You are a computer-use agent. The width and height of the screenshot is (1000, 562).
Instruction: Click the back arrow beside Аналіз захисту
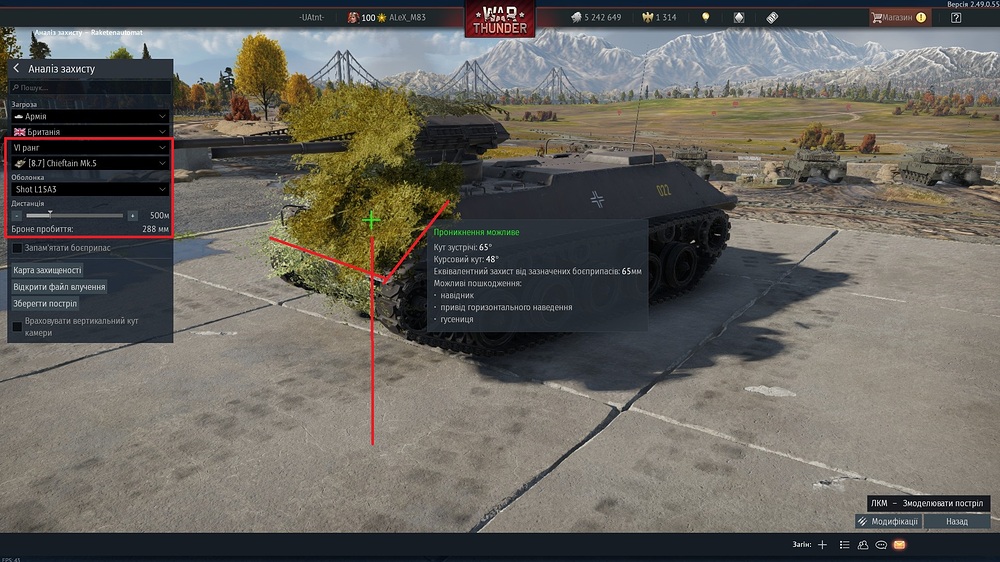[x=17, y=68]
